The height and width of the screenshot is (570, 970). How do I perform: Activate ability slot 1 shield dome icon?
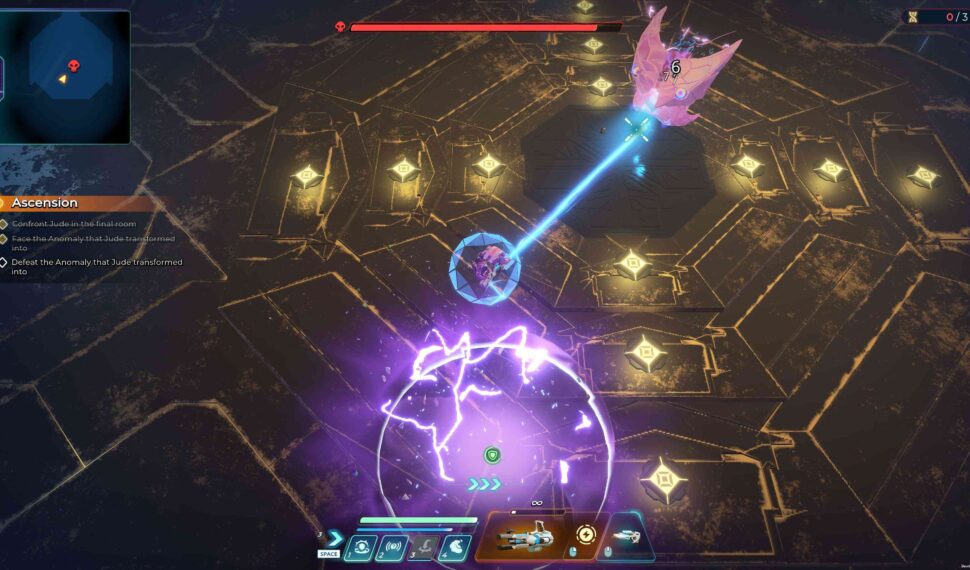[359, 547]
